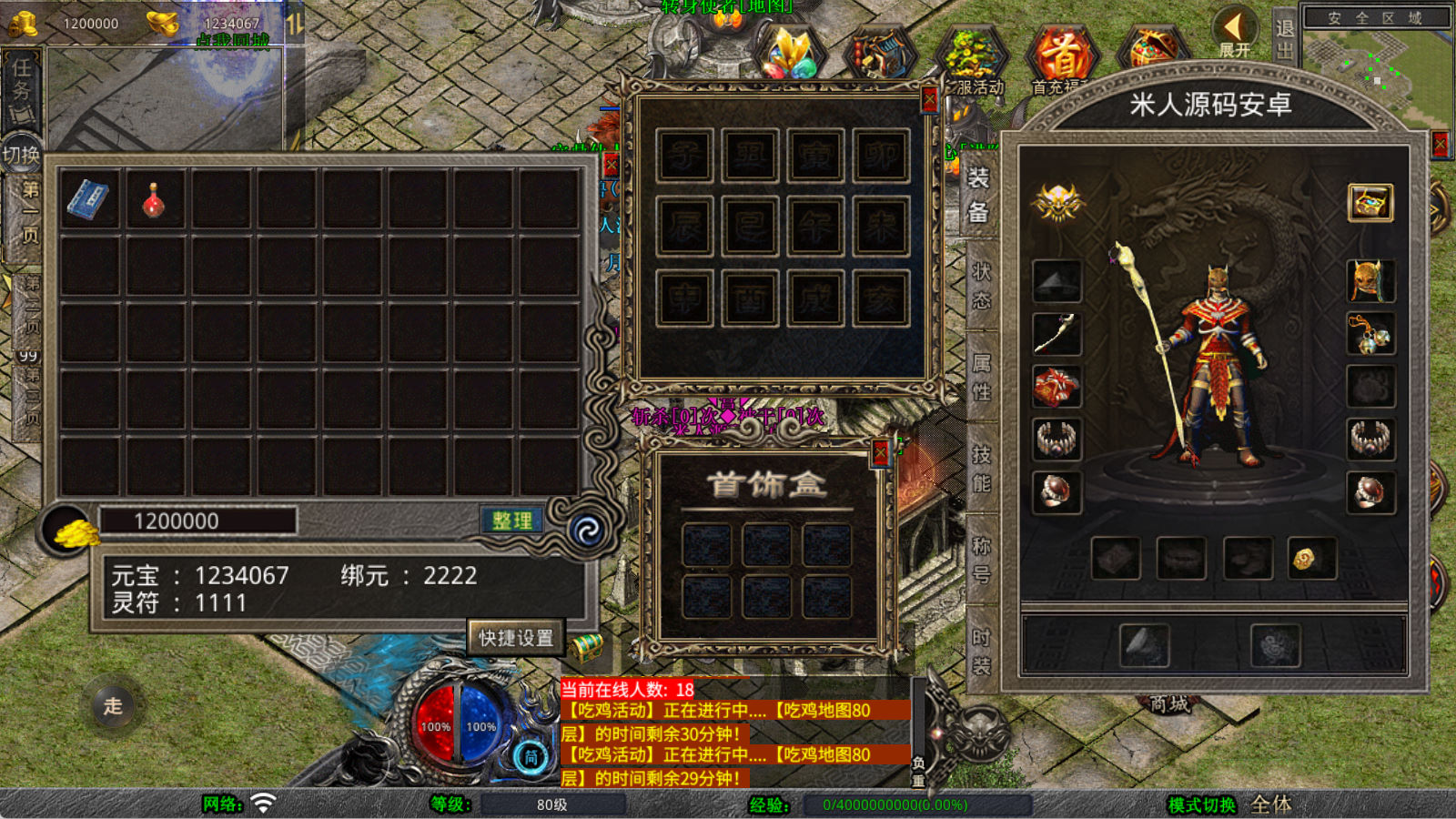Close the zodiac slots panel

tap(928, 98)
